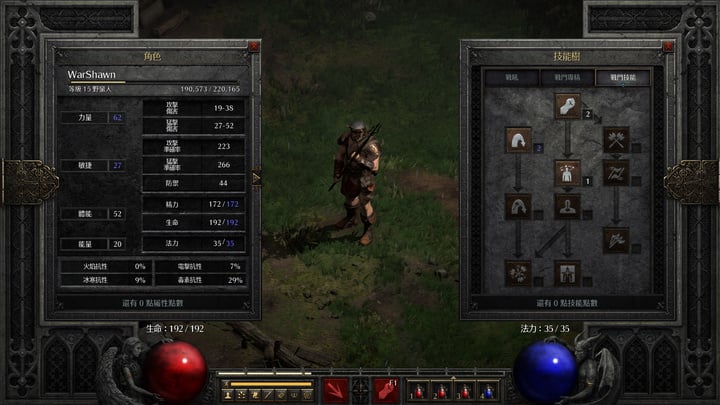This screenshot has height=405, width=720.
Task: Select the Bash skill icon at tree top
Action: coord(568,105)
